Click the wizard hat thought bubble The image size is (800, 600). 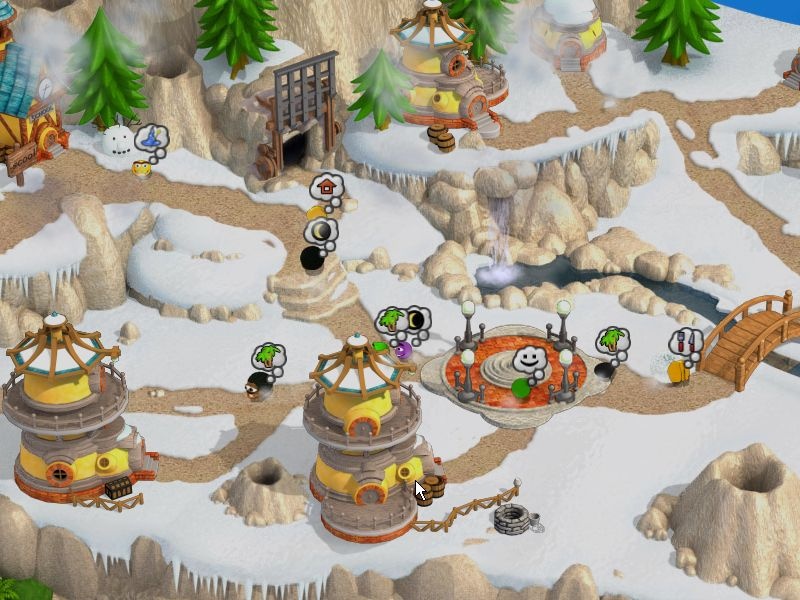[x=152, y=138]
